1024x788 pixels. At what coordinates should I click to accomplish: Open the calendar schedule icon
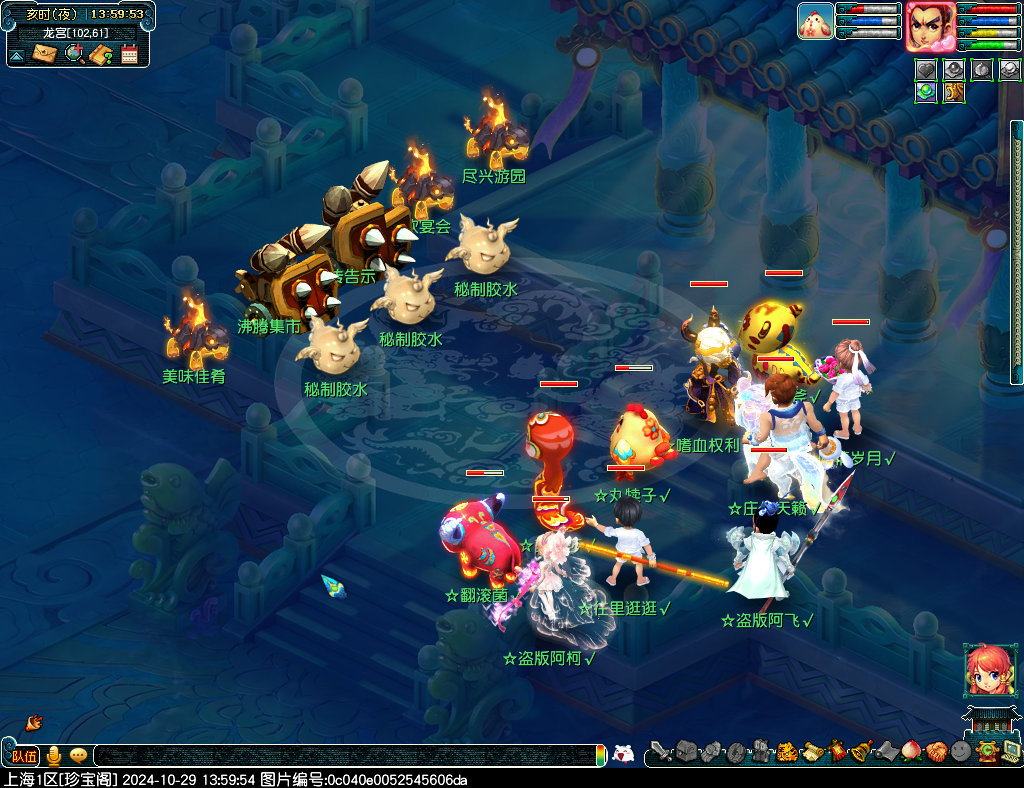click(129, 54)
